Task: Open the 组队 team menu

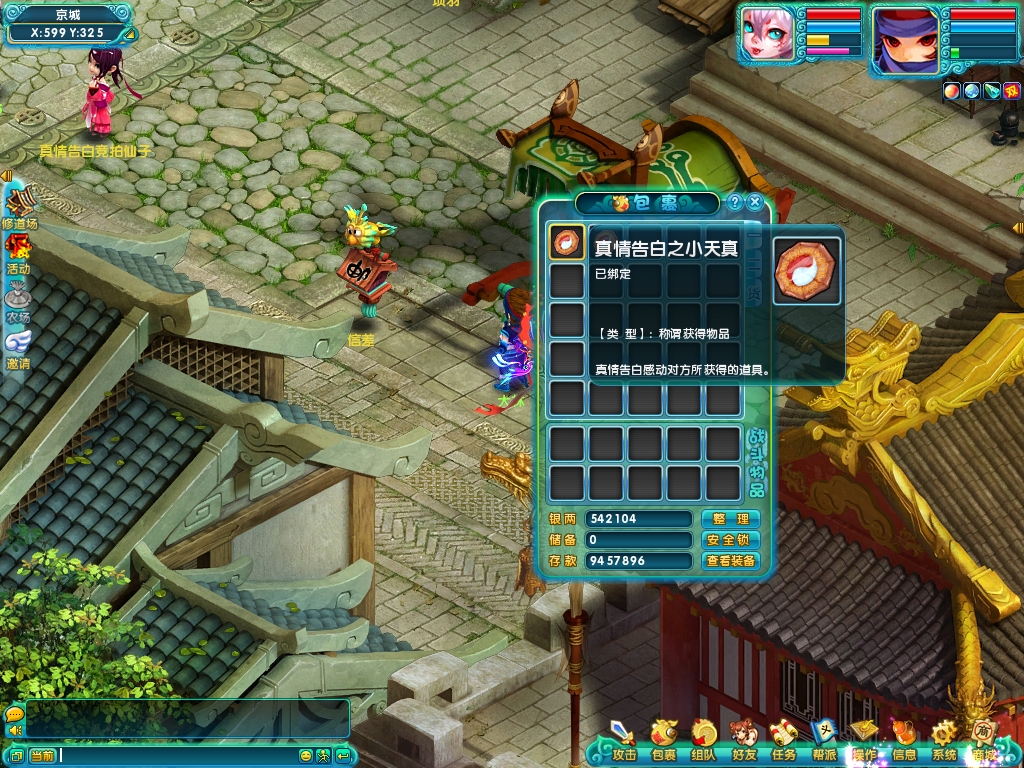Action: [704, 738]
